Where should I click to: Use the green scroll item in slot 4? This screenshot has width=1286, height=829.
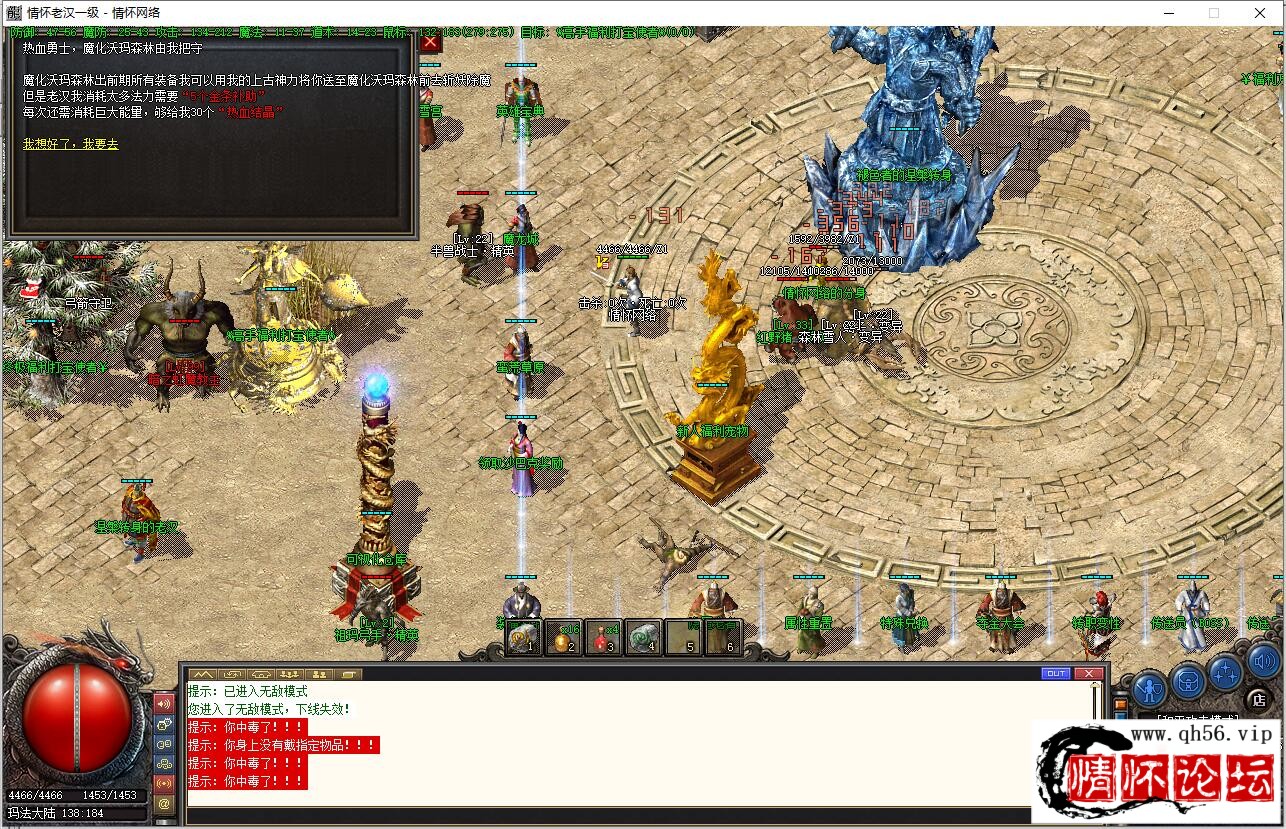(644, 637)
